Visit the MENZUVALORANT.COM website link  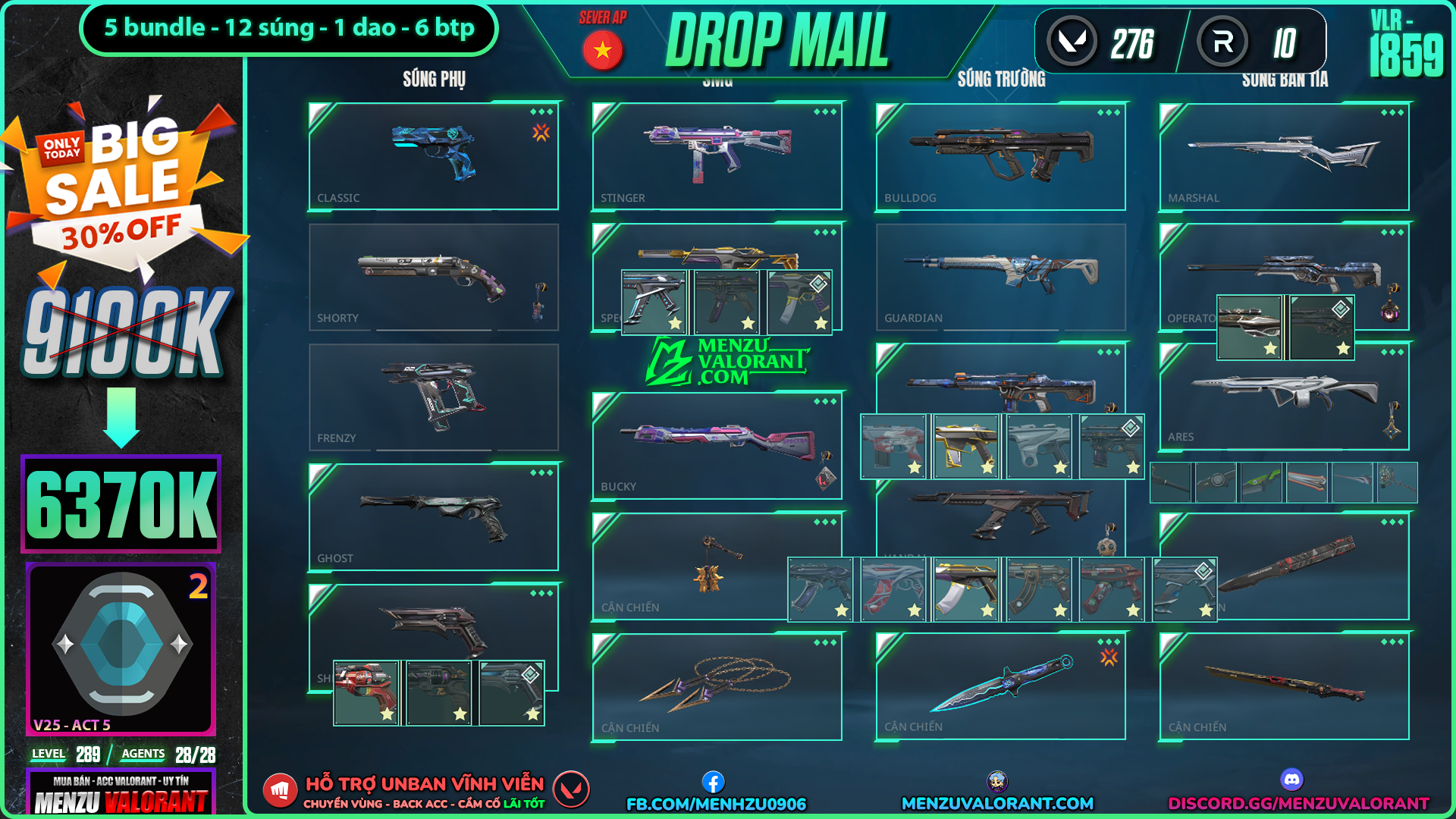[x=997, y=803]
